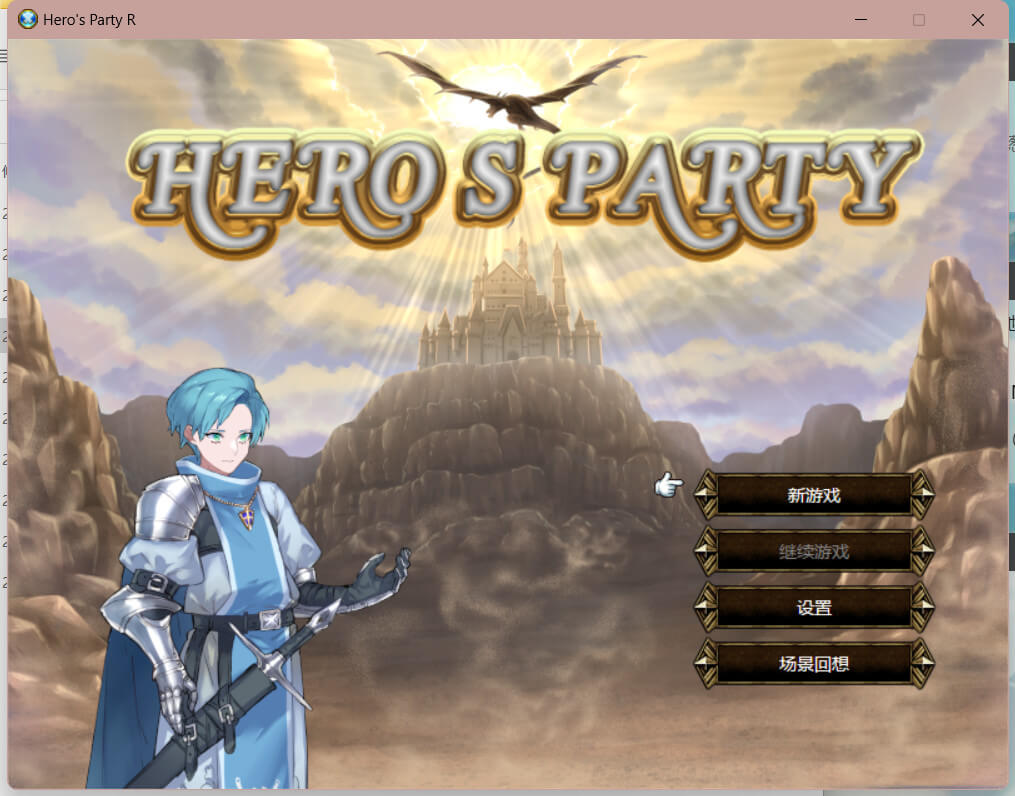This screenshot has width=1015, height=796.
Task: Open the 设置 settings menu
Action: pyautogui.click(x=814, y=607)
